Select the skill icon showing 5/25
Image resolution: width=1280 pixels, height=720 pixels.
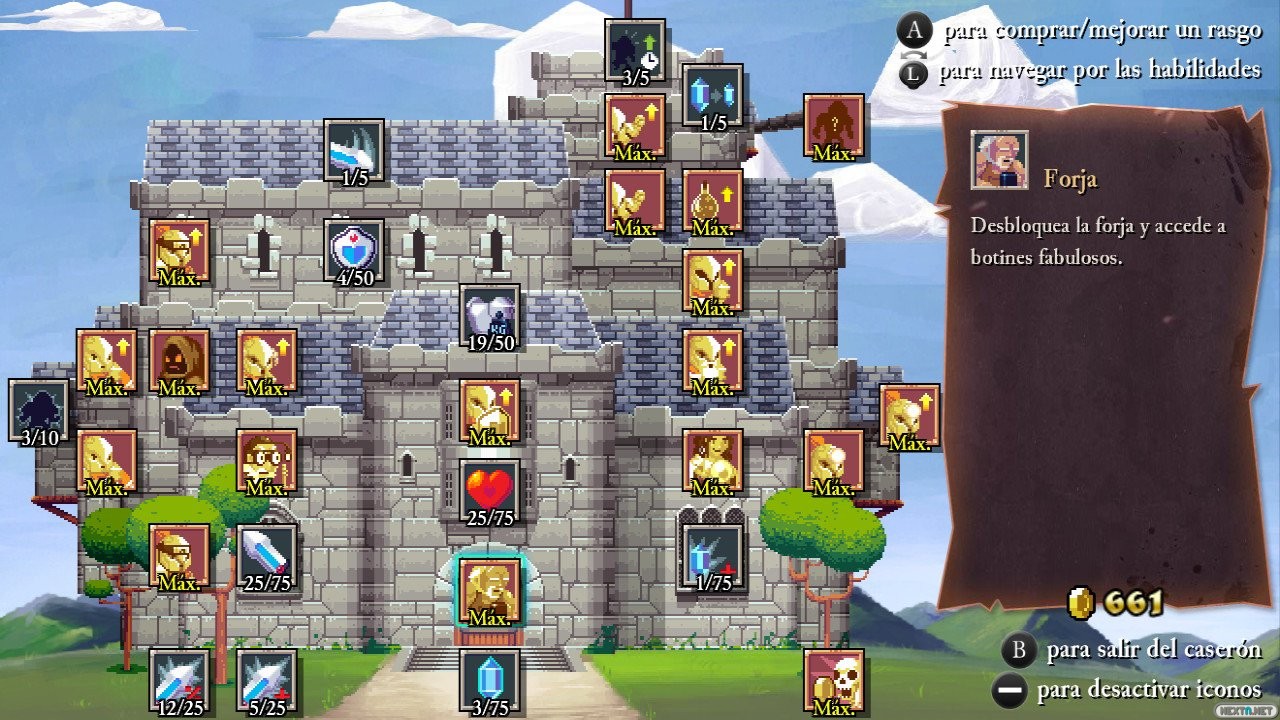(x=266, y=680)
